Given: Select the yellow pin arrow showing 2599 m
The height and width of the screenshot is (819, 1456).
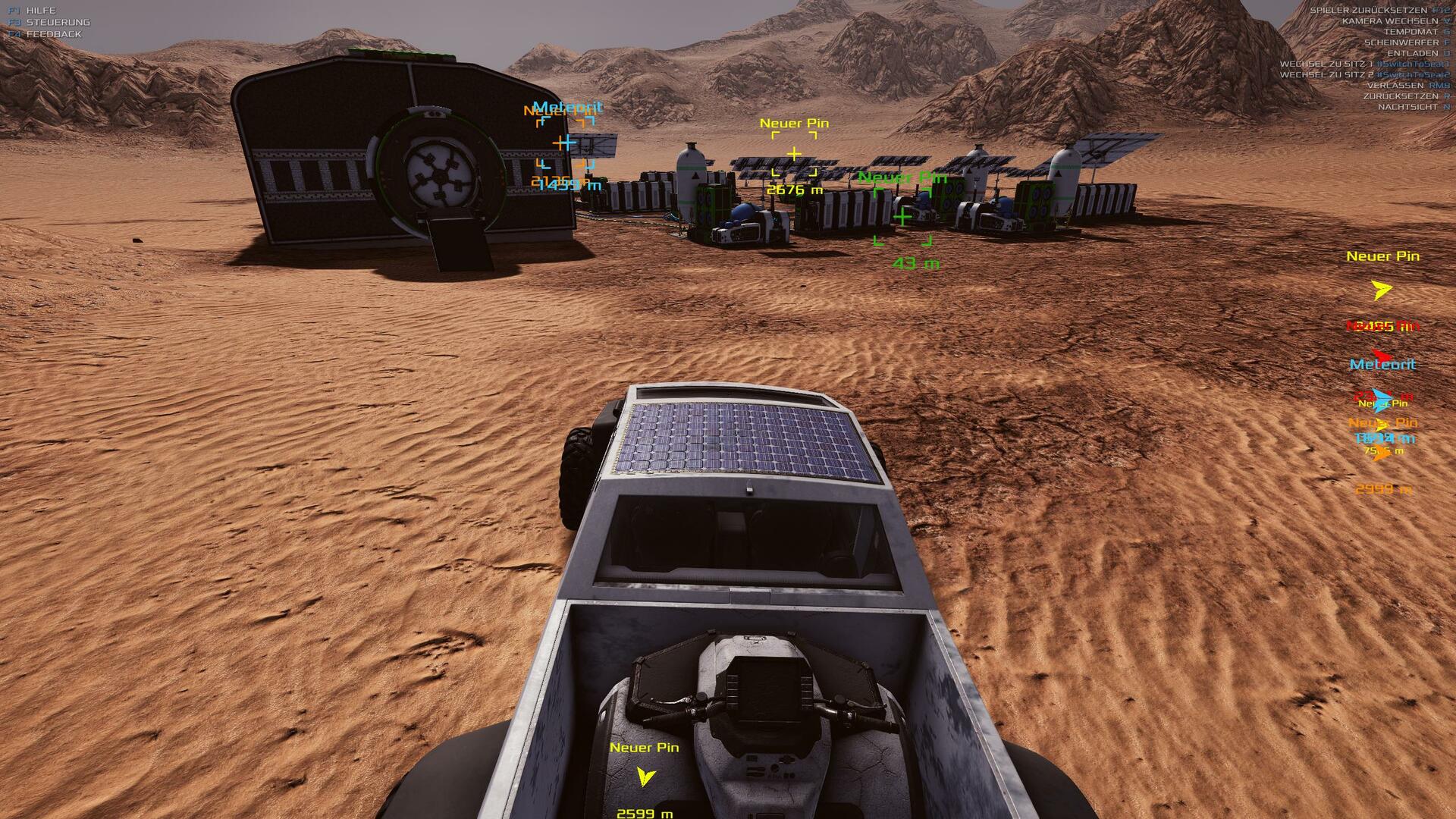Looking at the screenshot, I should 645,776.
